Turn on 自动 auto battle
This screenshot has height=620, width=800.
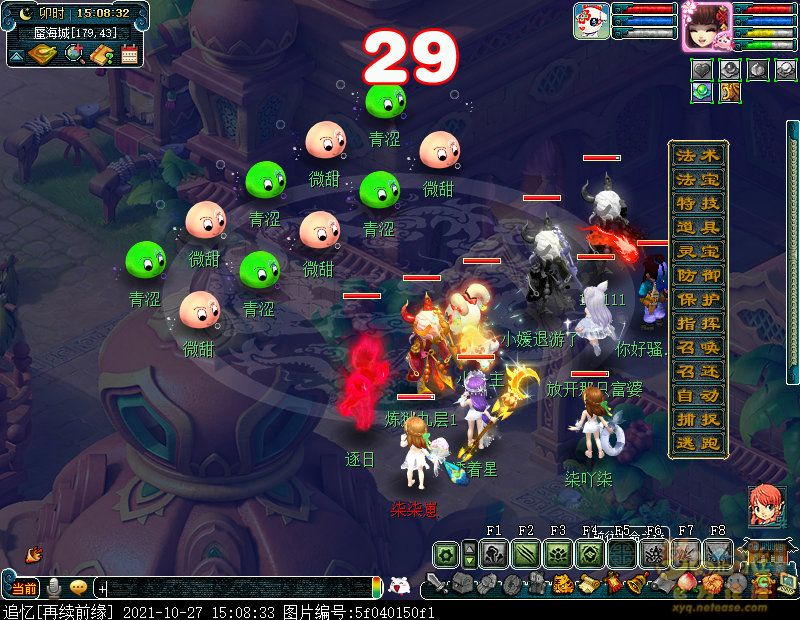[698, 396]
